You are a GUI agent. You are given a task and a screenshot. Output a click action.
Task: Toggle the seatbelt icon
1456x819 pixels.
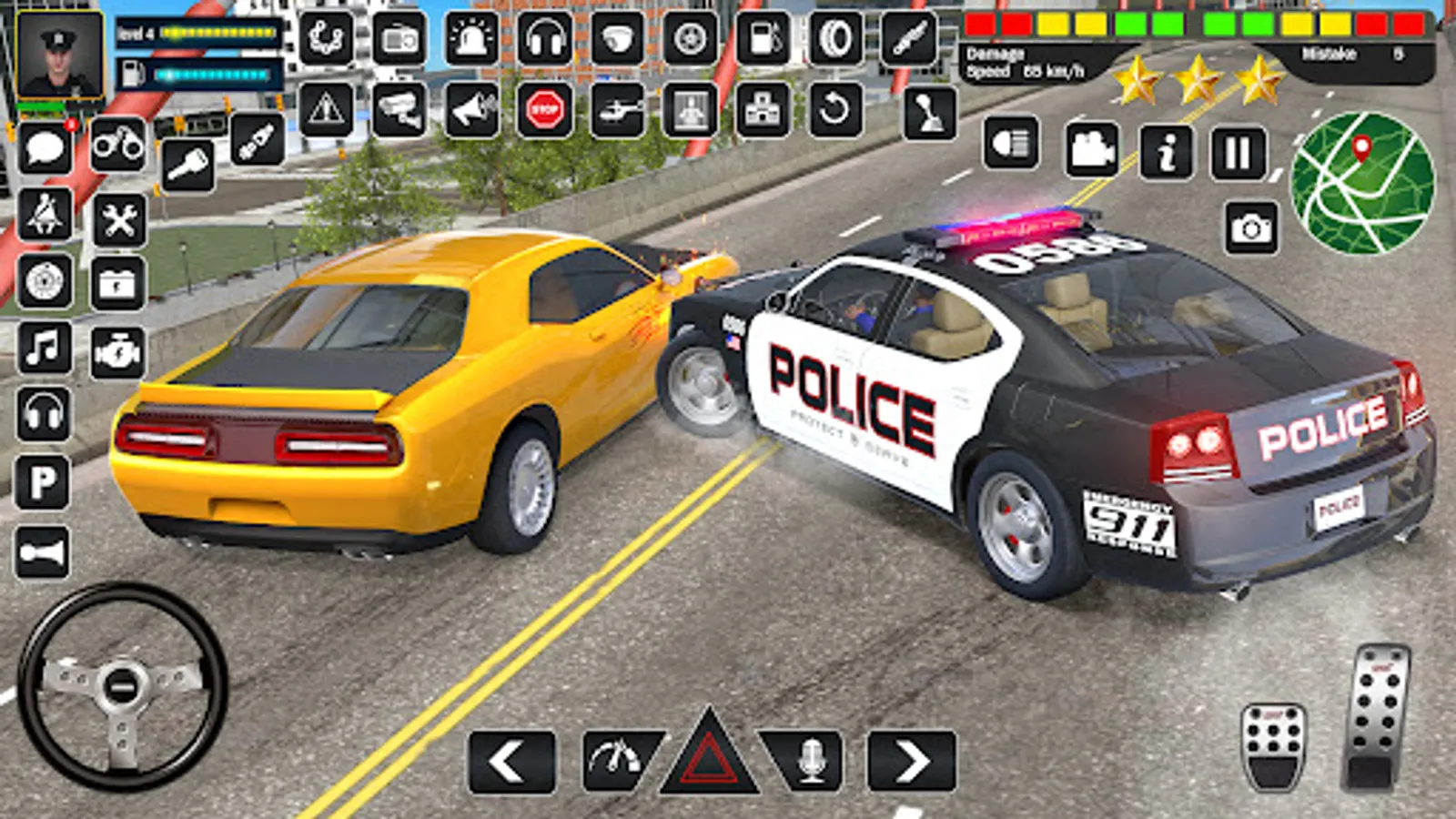pyautogui.click(x=45, y=211)
